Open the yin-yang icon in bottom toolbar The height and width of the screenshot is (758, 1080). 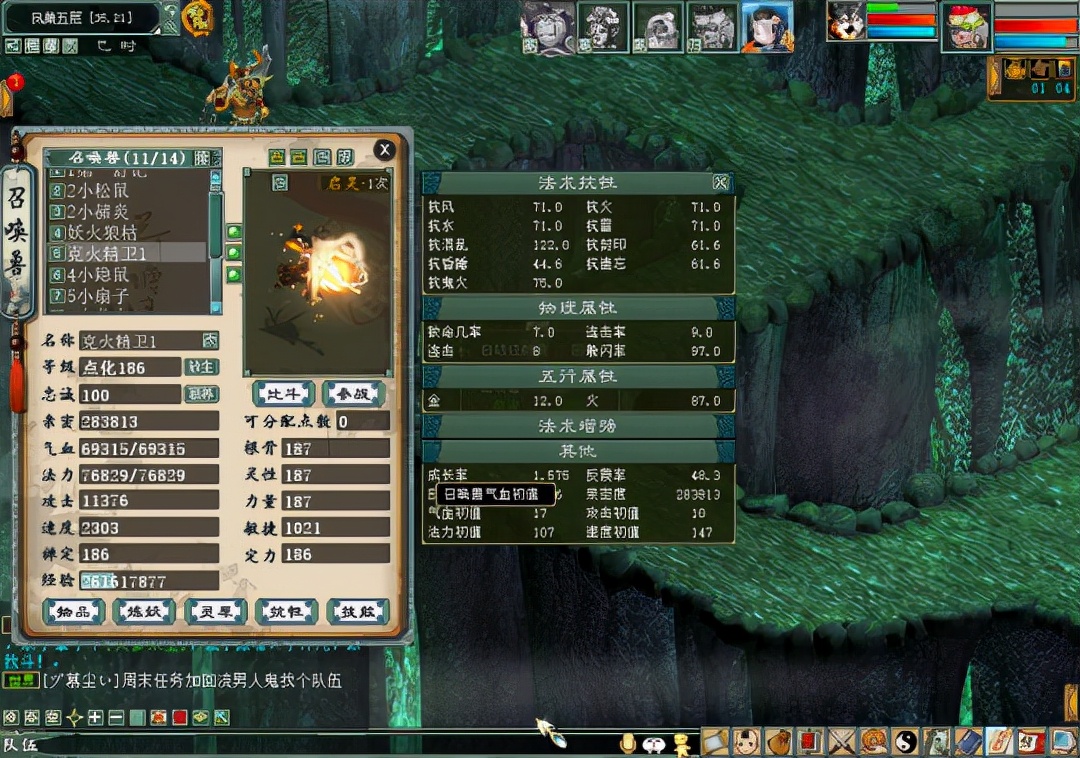click(x=905, y=741)
